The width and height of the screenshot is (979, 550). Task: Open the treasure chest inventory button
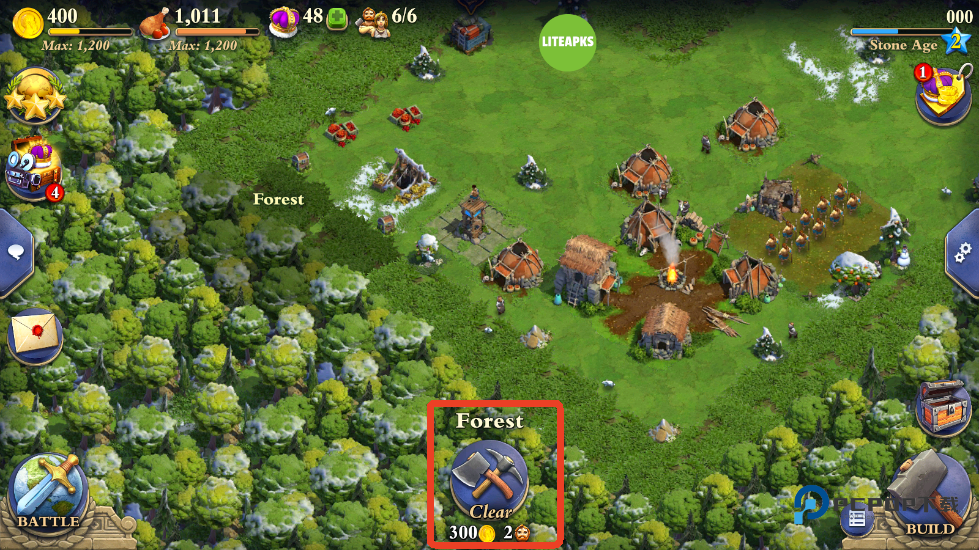(943, 407)
